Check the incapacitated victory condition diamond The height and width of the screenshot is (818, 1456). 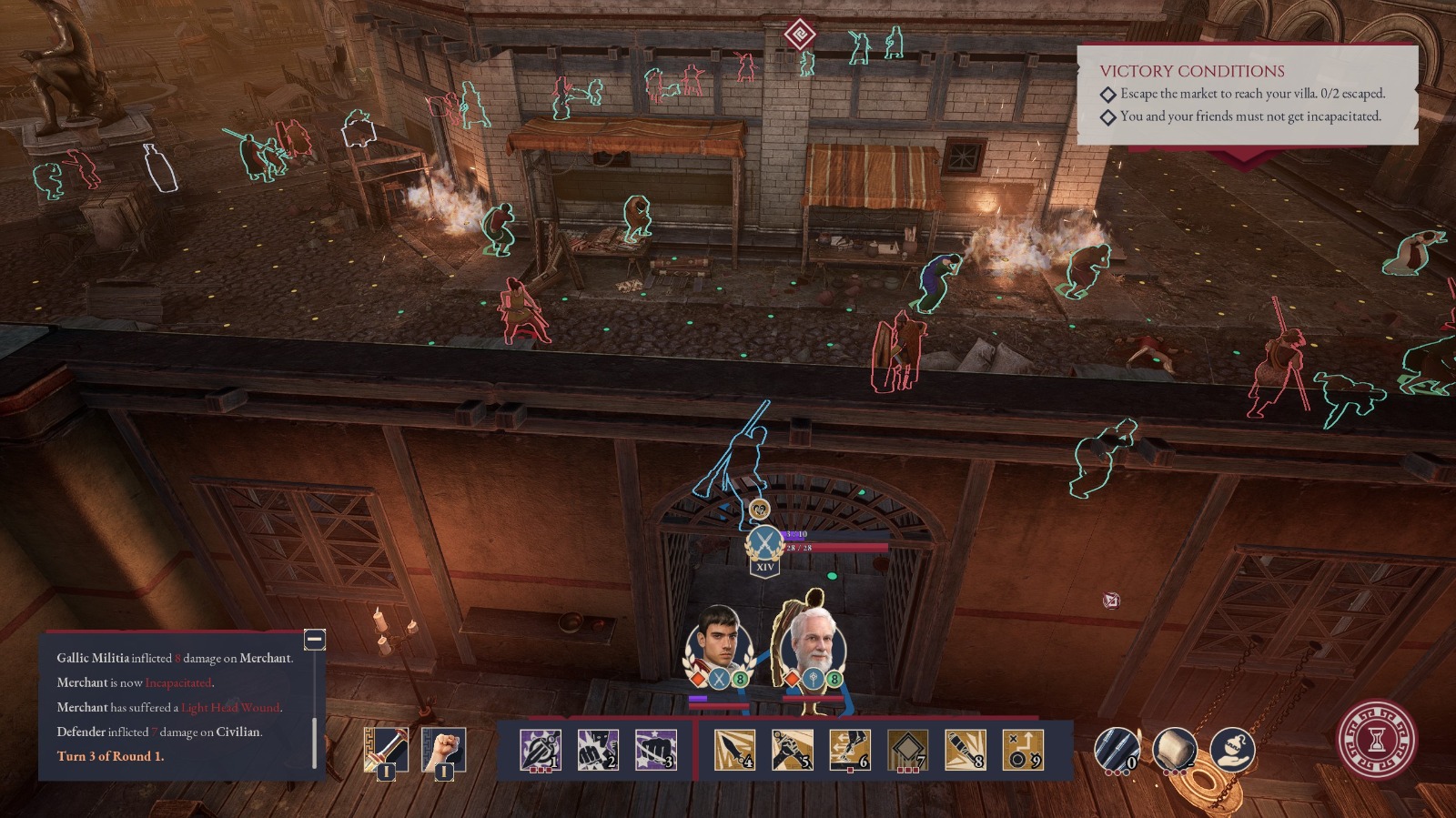pyautogui.click(x=1108, y=117)
